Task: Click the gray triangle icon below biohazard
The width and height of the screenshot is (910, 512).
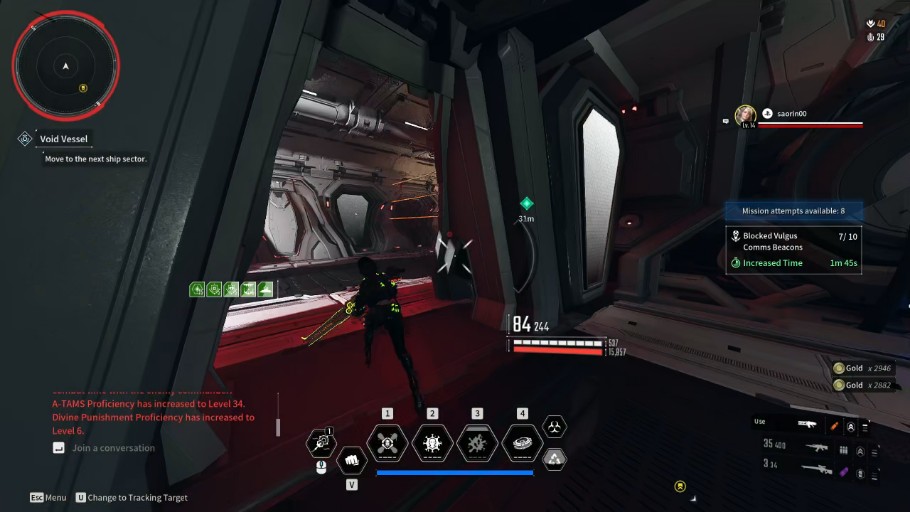Action: click(554, 458)
